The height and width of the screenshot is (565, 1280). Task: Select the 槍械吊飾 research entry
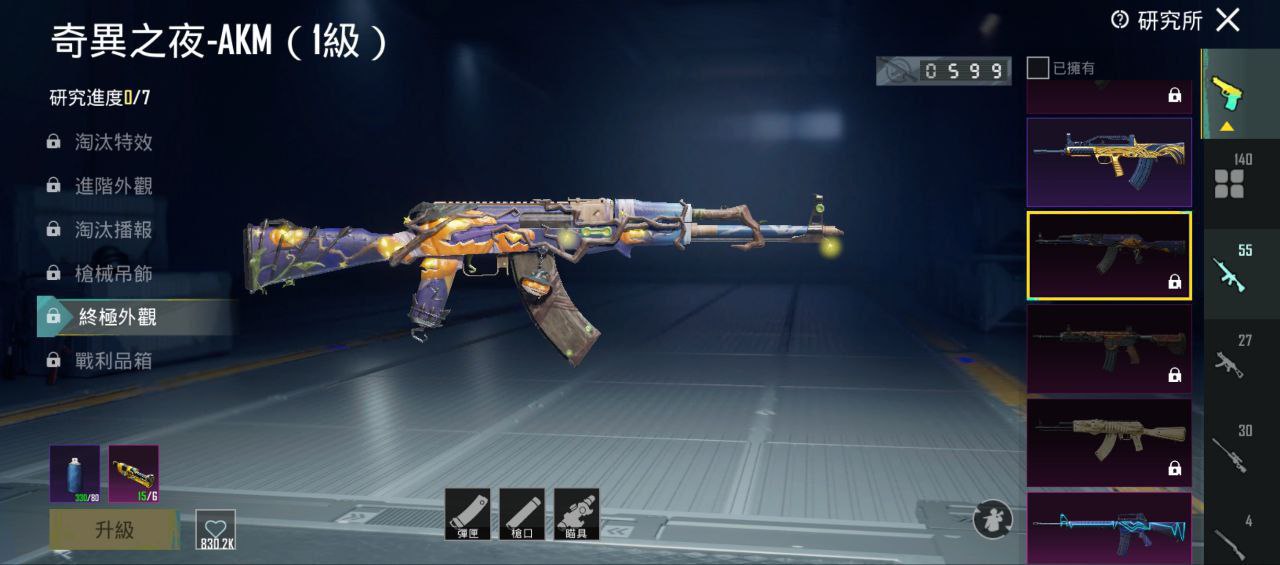point(113,273)
